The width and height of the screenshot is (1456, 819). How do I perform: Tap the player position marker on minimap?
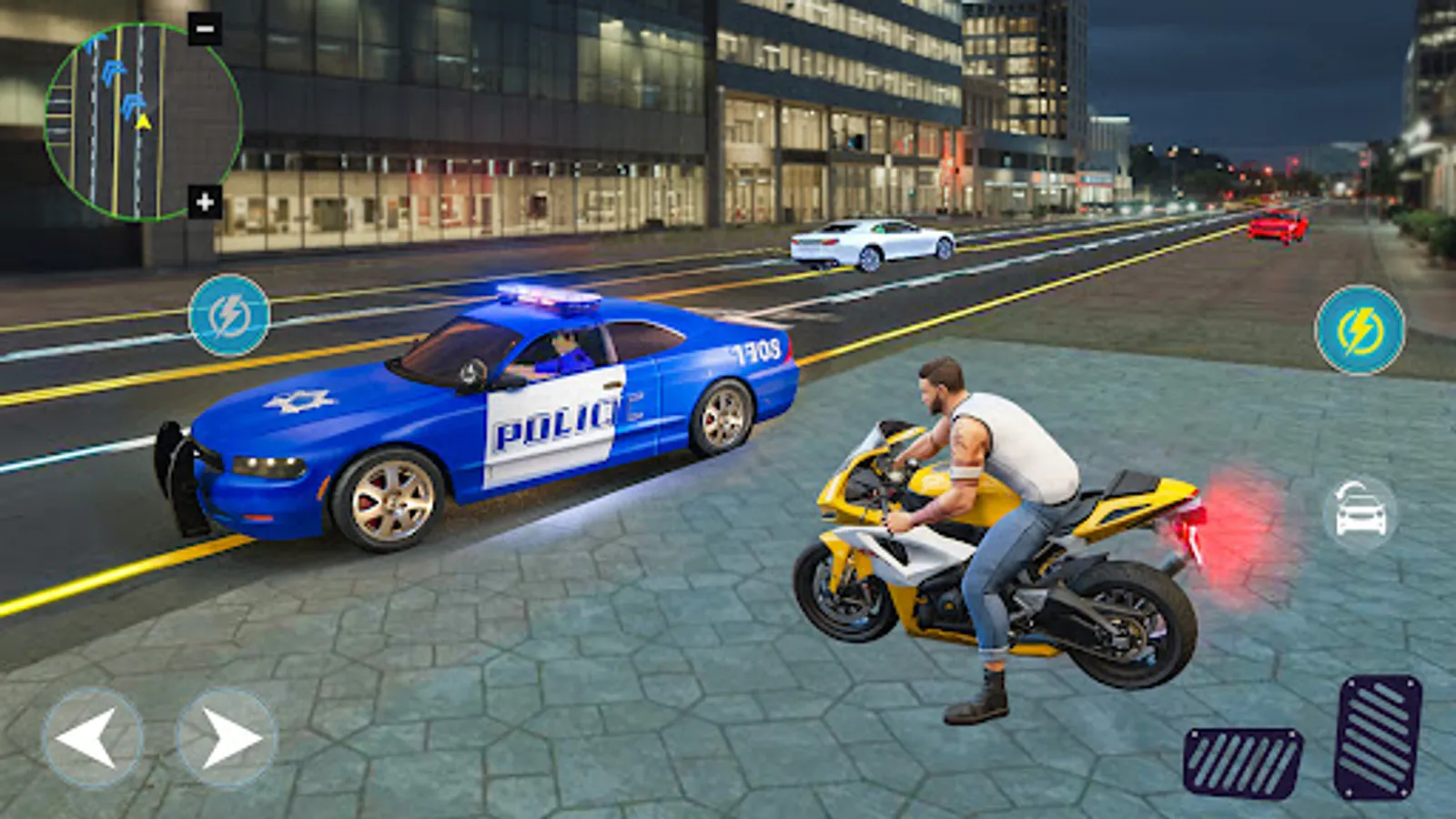[x=141, y=123]
